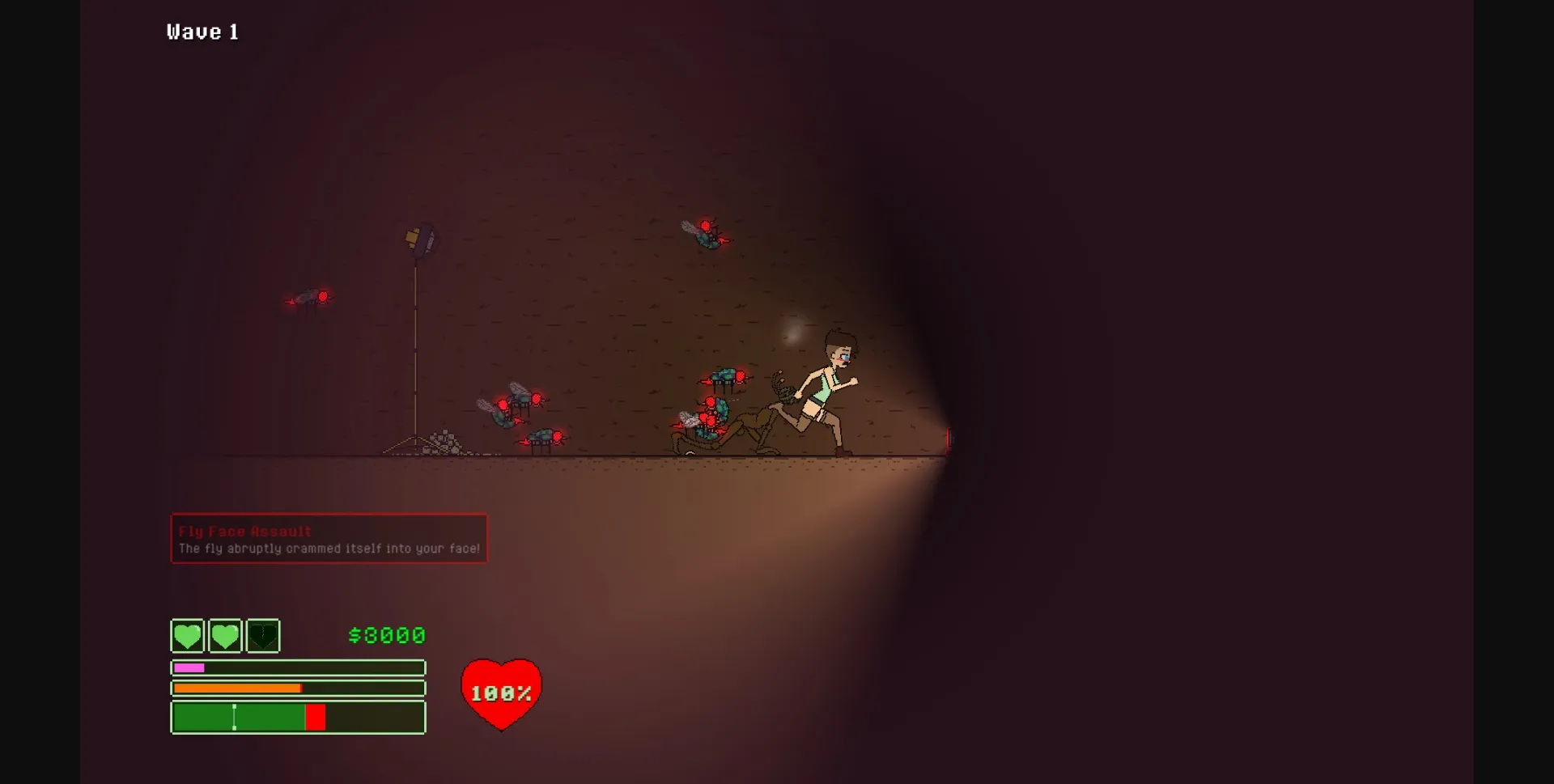This screenshot has height=784, width=1554.
Task: Click the red 100% heart indicator
Action: tap(500, 692)
